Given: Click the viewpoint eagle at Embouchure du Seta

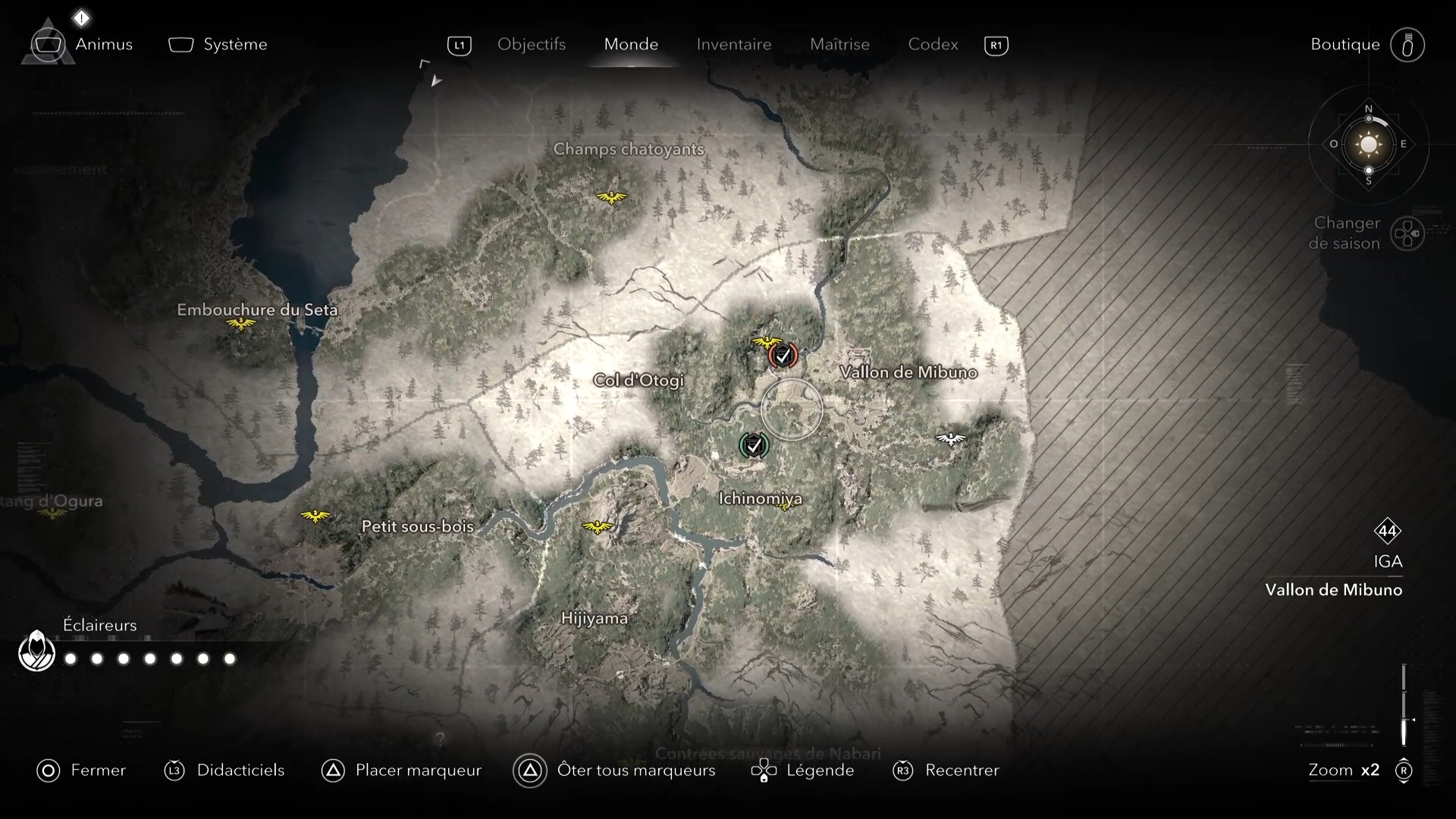Looking at the screenshot, I should point(241,323).
